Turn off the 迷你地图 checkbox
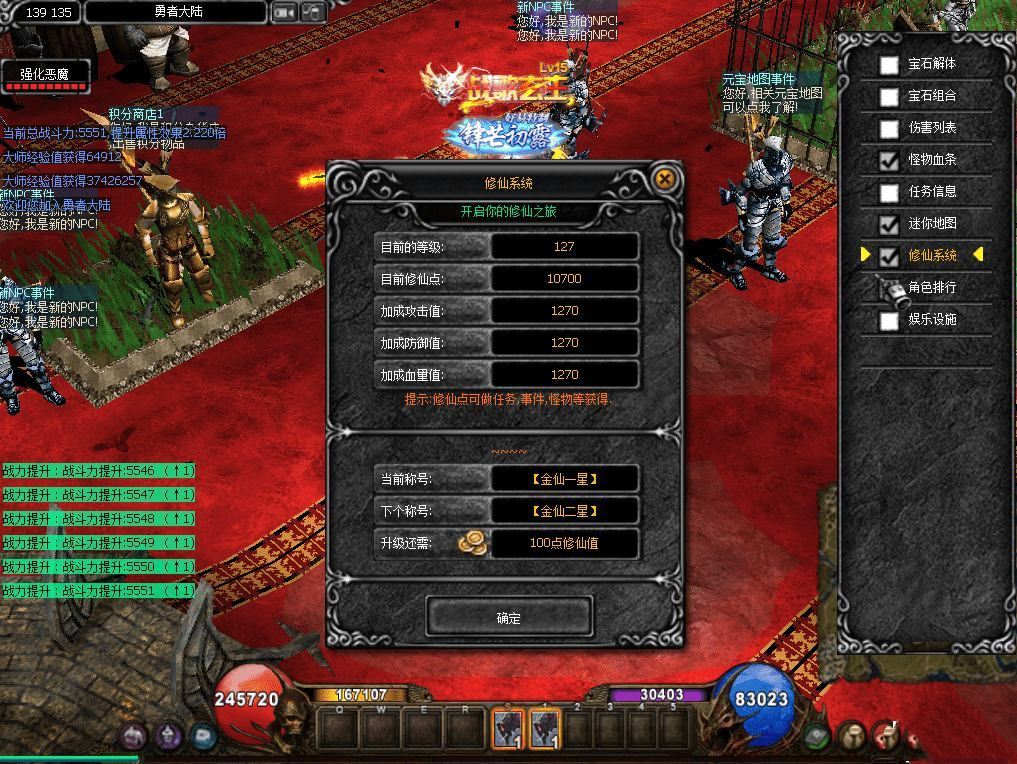The image size is (1017, 764). point(889,224)
